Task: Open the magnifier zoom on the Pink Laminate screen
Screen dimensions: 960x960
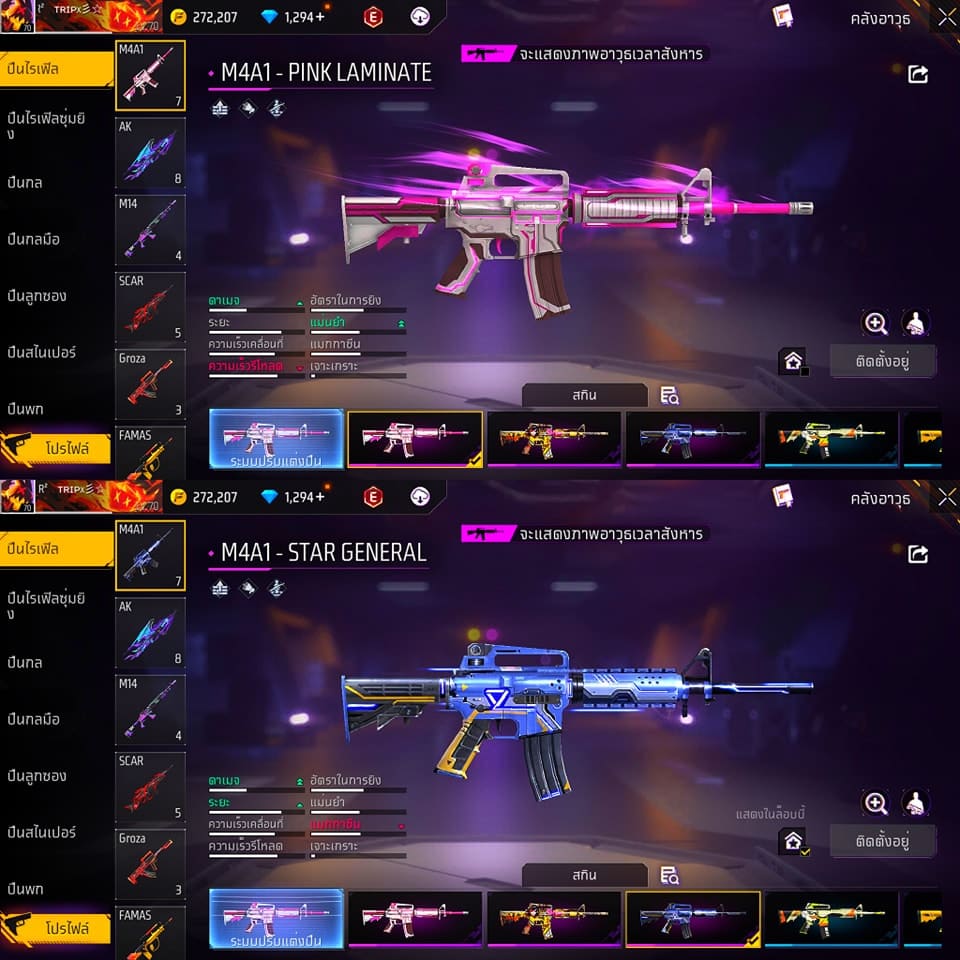Action: (x=876, y=323)
